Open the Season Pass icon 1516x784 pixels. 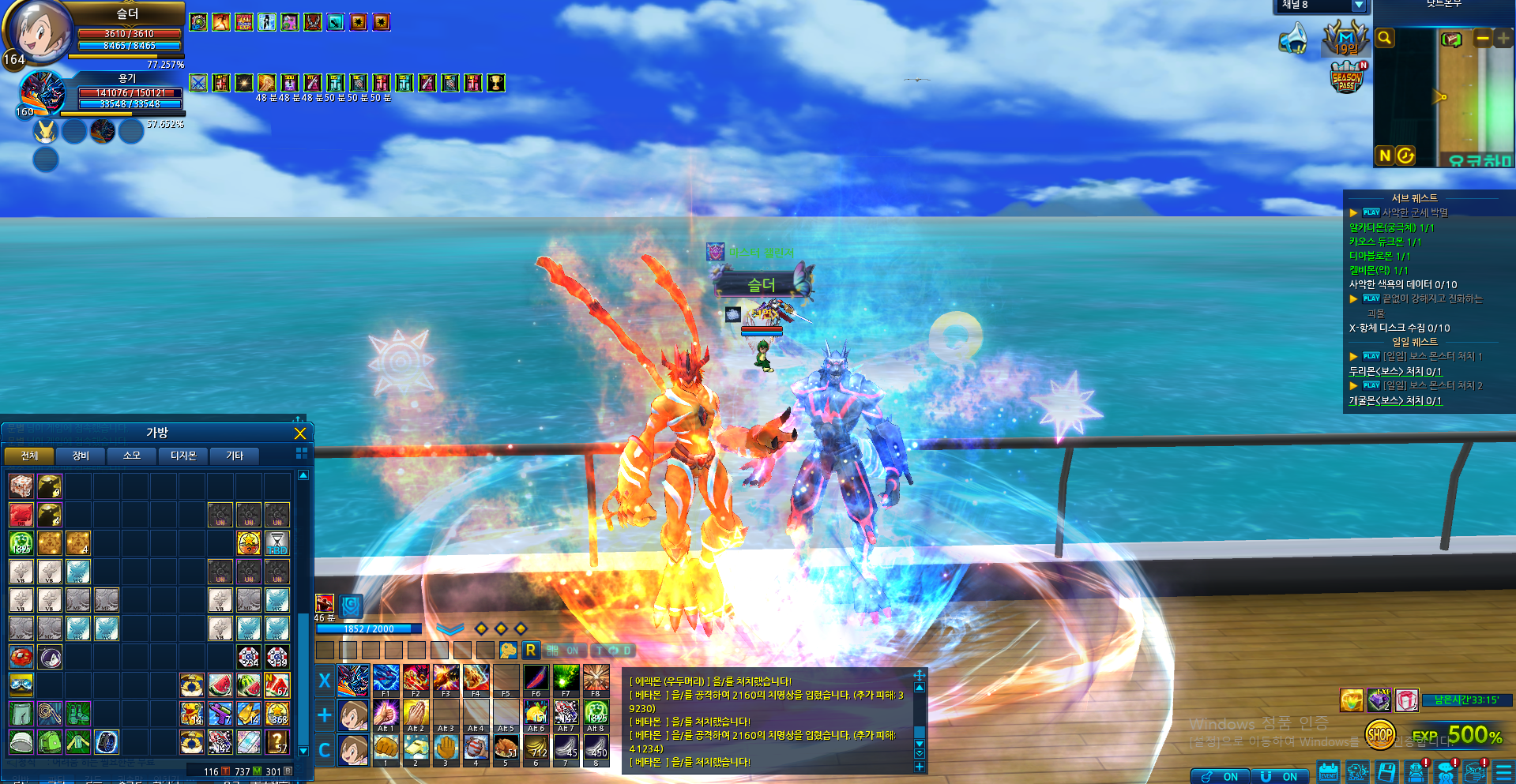tap(1347, 77)
